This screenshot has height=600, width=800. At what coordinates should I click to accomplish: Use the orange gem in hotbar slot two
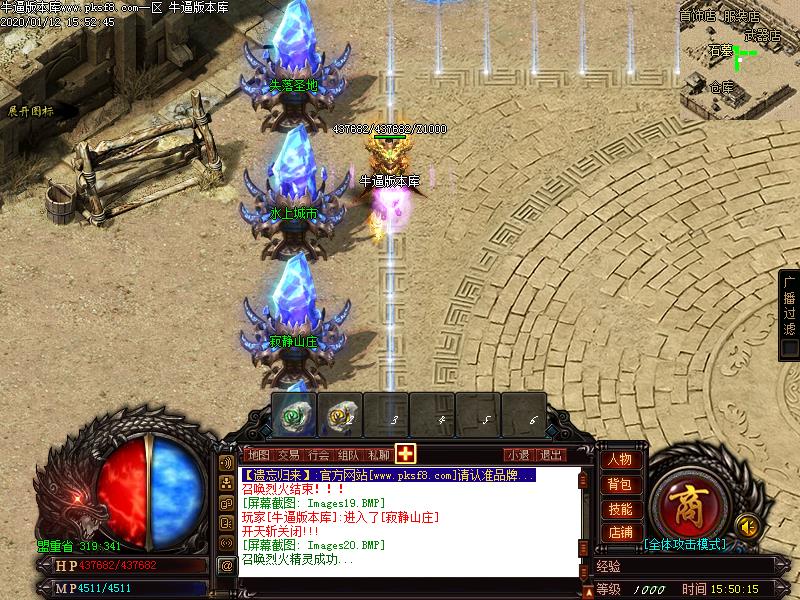coord(342,414)
